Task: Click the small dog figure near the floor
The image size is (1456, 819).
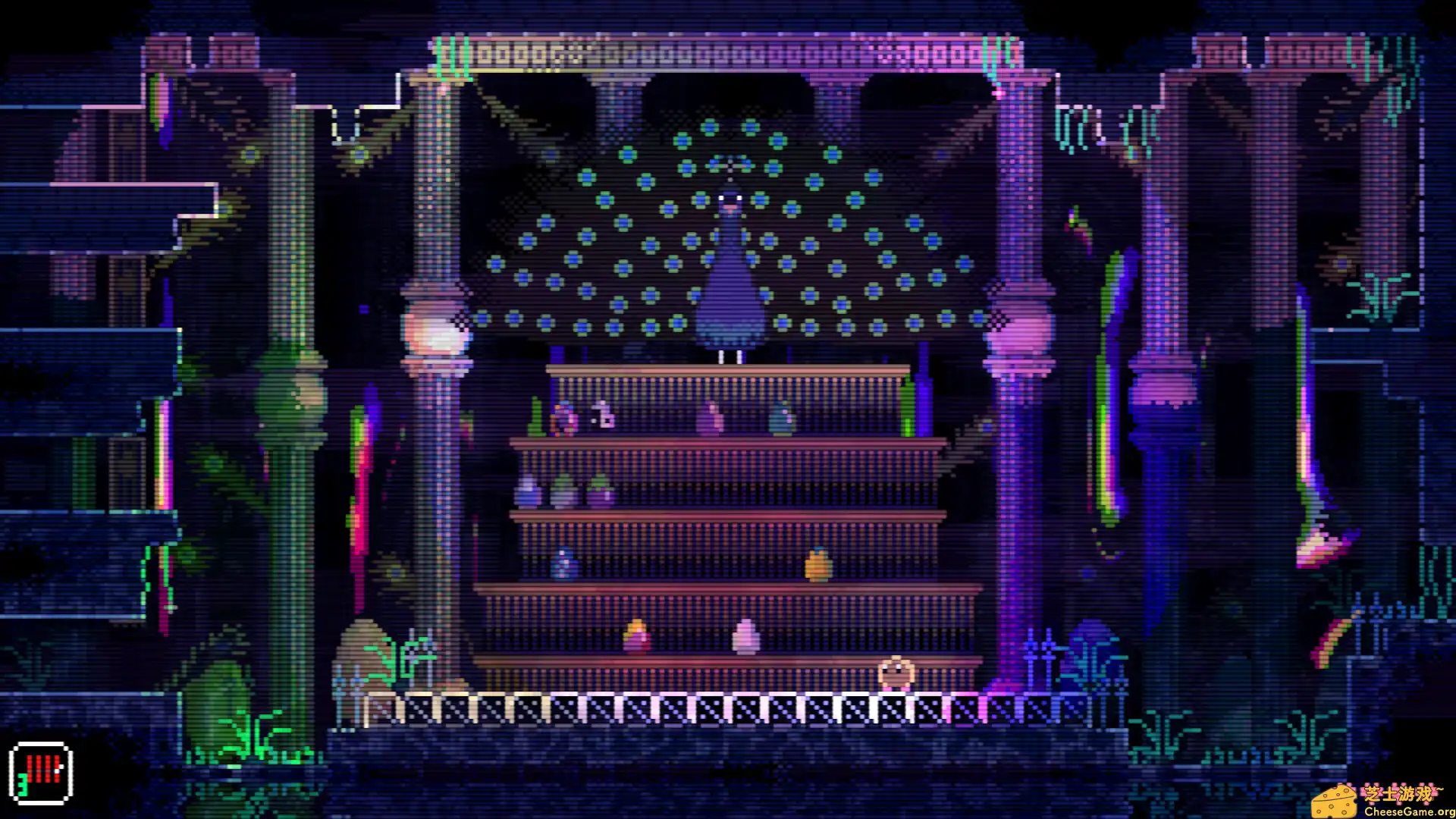Action: pyautogui.click(x=896, y=673)
